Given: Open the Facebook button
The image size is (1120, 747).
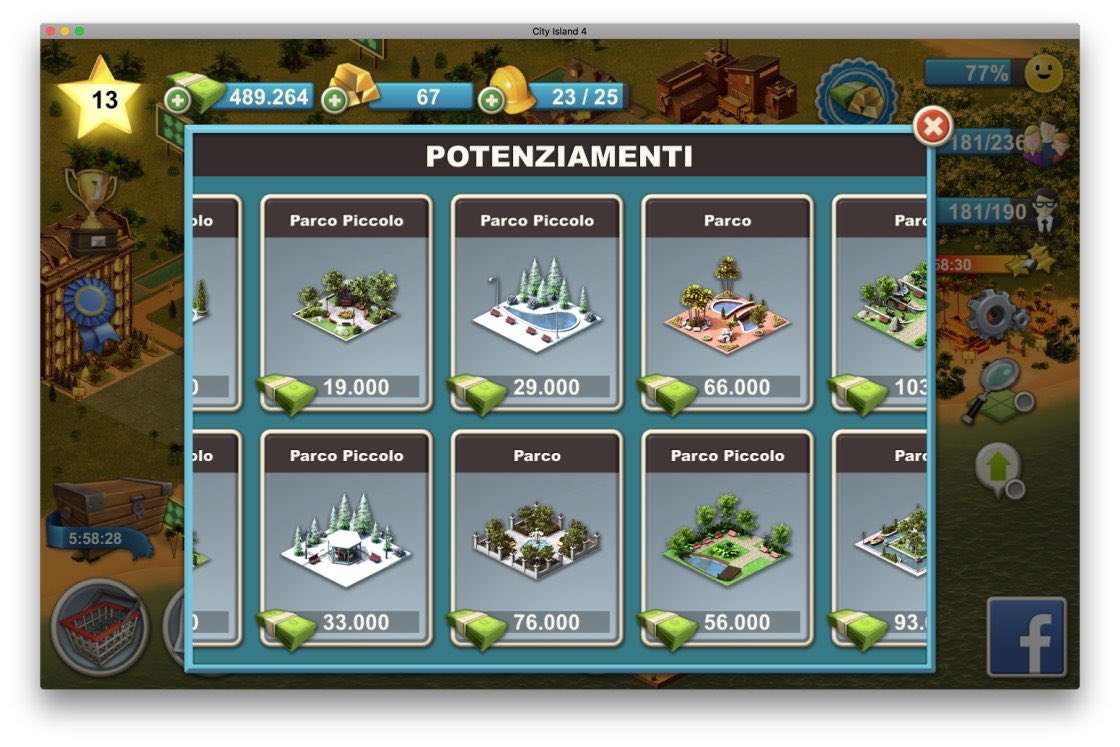Looking at the screenshot, I should (x=1026, y=637).
